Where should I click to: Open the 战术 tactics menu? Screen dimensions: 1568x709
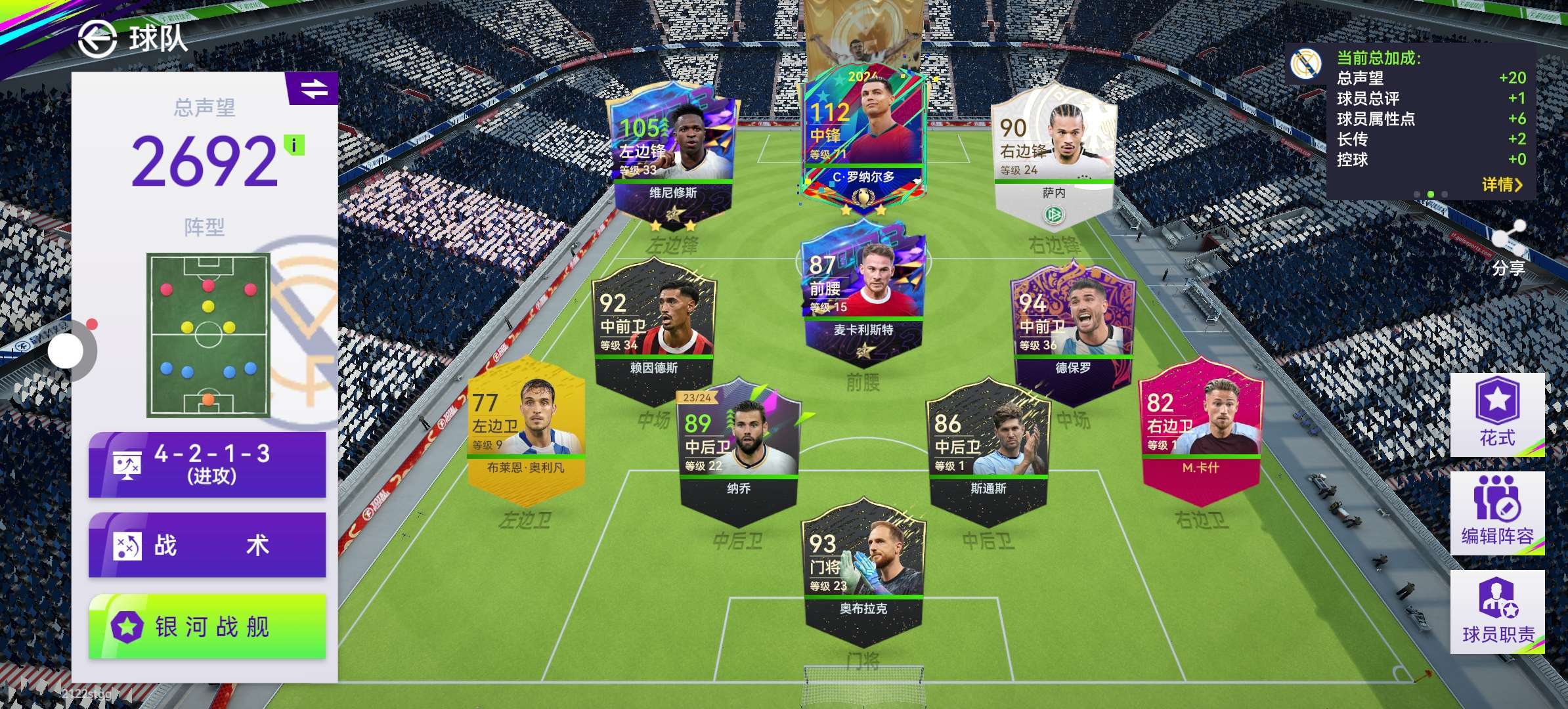(x=207, y=545)
